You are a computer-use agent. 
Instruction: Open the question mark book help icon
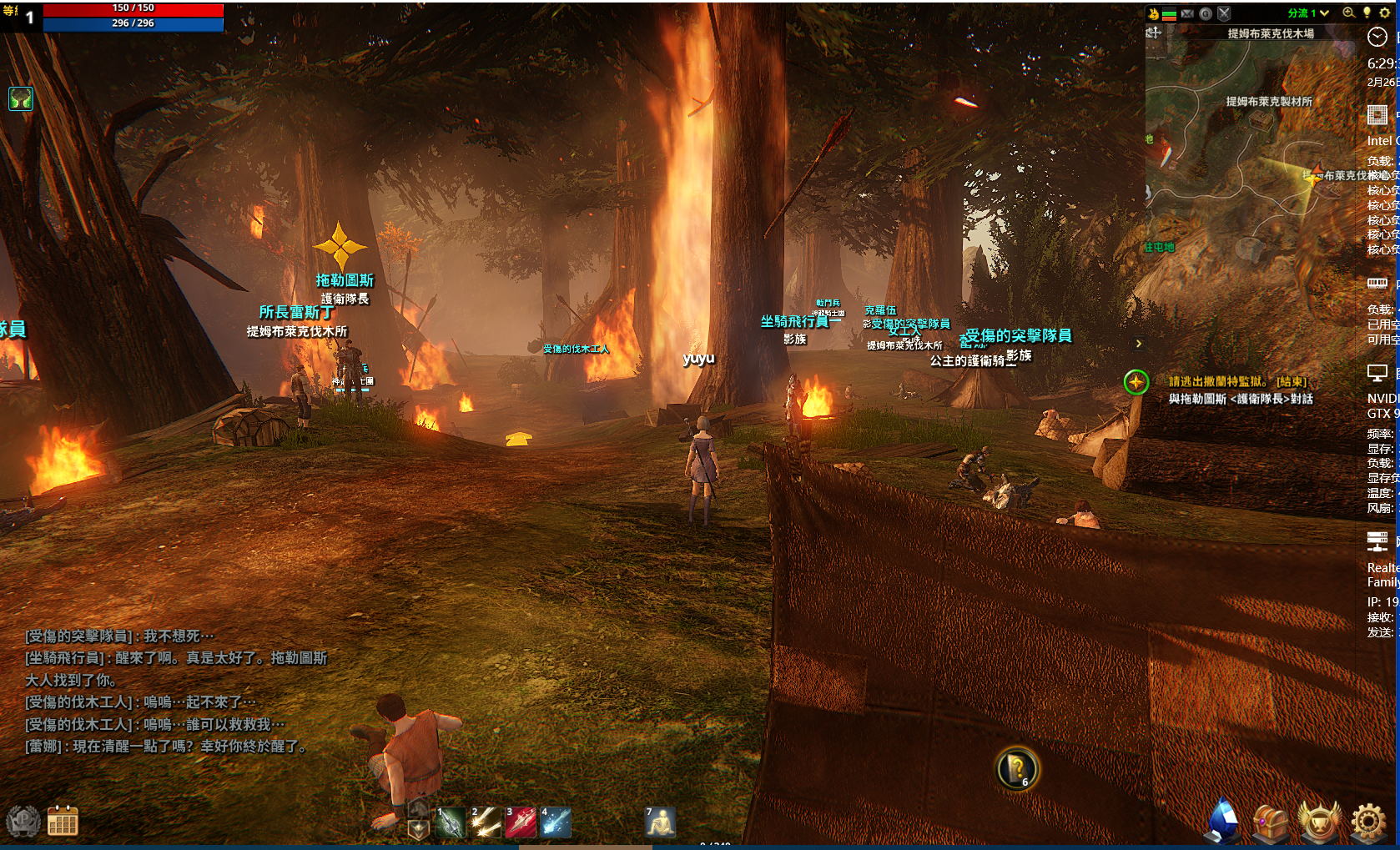point(1017,768)
